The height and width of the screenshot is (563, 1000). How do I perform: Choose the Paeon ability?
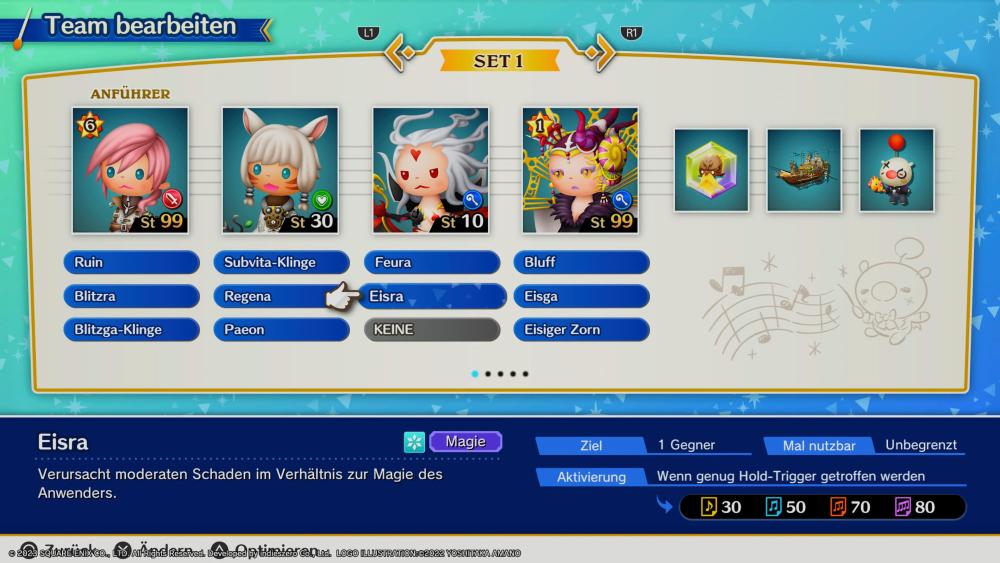[281, 329]
